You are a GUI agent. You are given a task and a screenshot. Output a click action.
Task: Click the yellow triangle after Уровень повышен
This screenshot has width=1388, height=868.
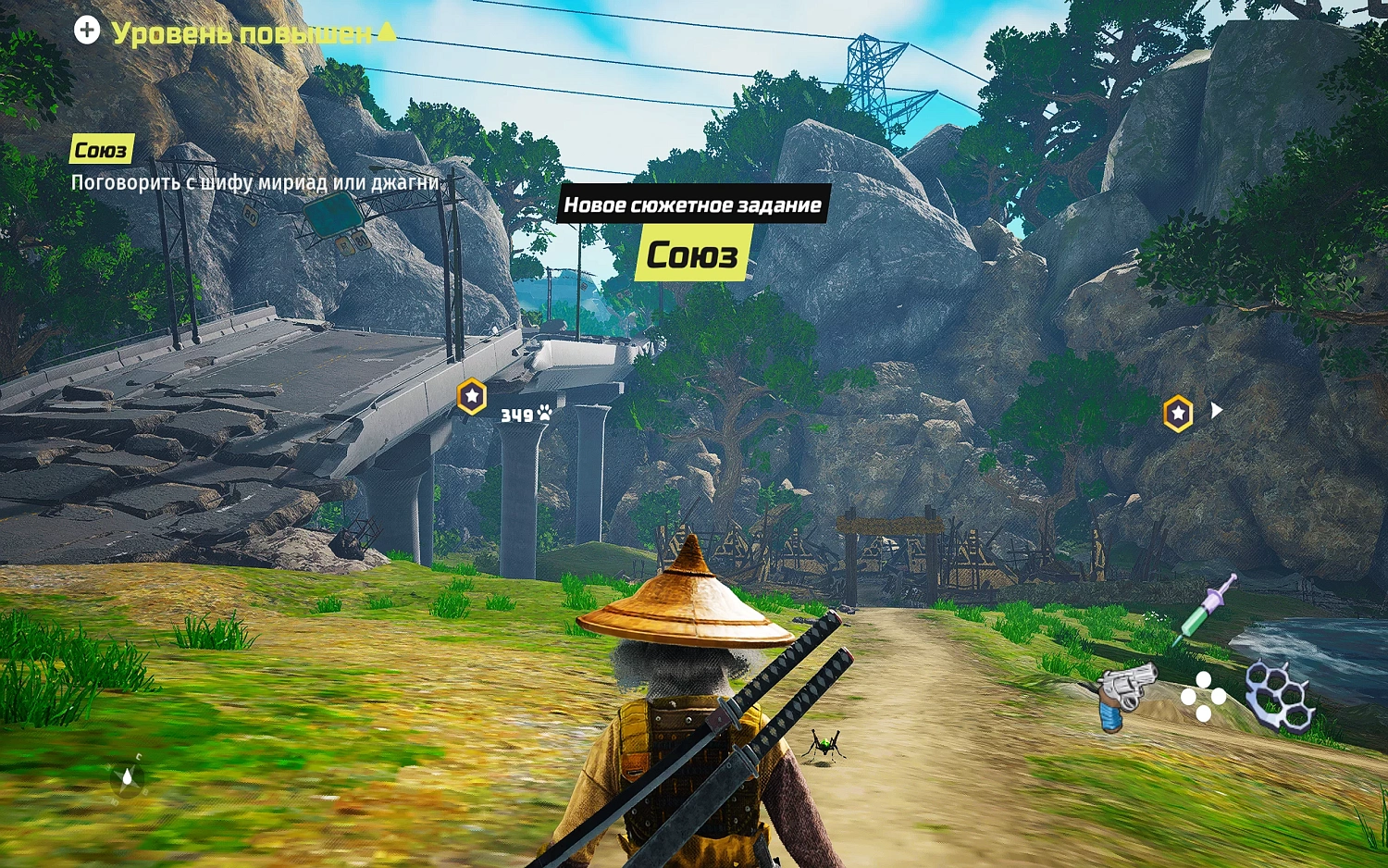(385, 30)
